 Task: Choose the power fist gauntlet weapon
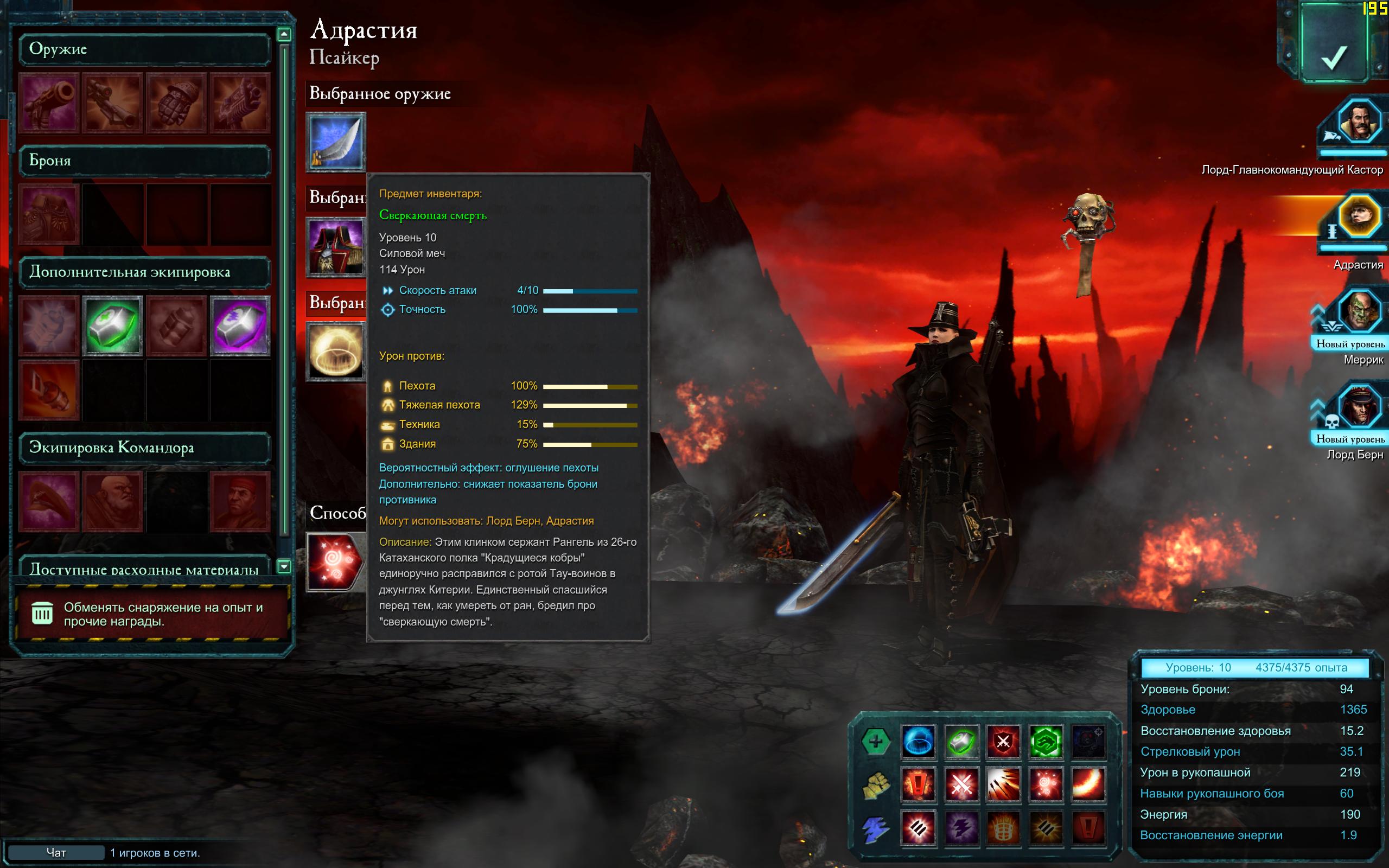point(176,103)
